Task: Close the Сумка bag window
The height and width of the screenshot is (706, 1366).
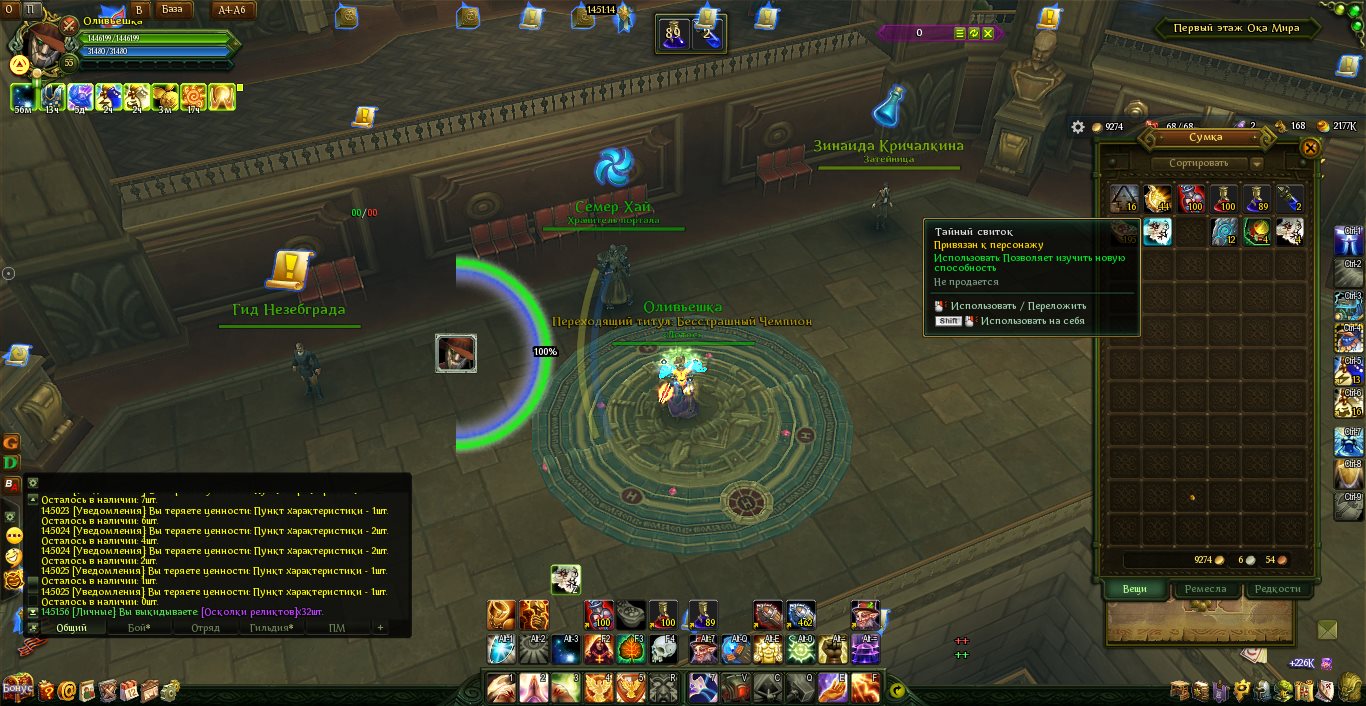Action: 1310,148
